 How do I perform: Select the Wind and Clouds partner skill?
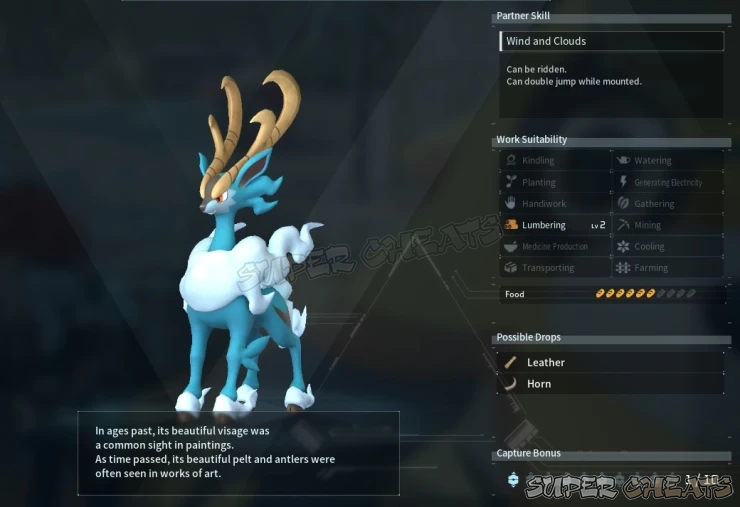pos(611,41)
